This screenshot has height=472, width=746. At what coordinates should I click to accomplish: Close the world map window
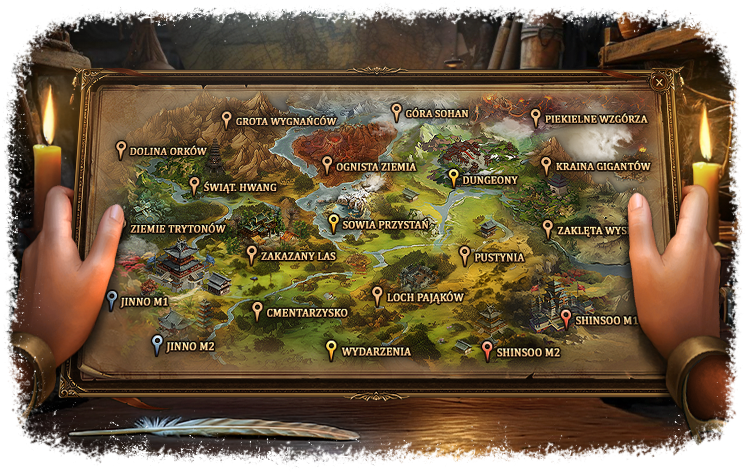pyautogui.click(x=660, y=82)
